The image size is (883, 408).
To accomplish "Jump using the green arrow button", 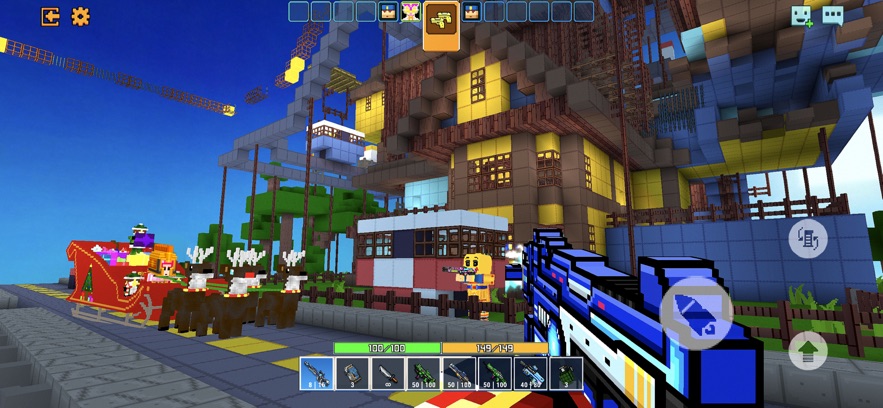I will coord(808,350).
